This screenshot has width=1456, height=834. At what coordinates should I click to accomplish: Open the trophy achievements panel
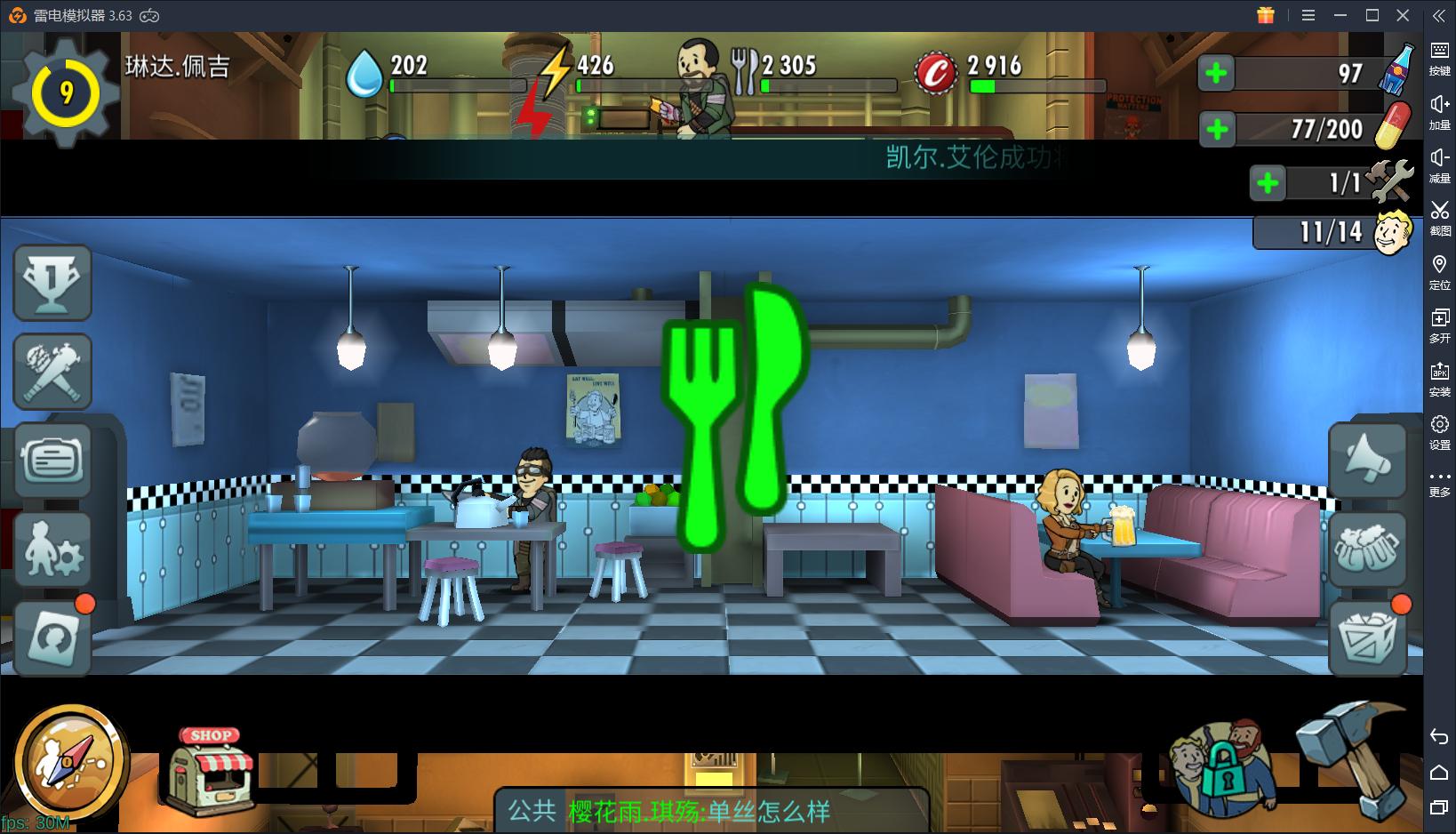click(x=52, y=282)
